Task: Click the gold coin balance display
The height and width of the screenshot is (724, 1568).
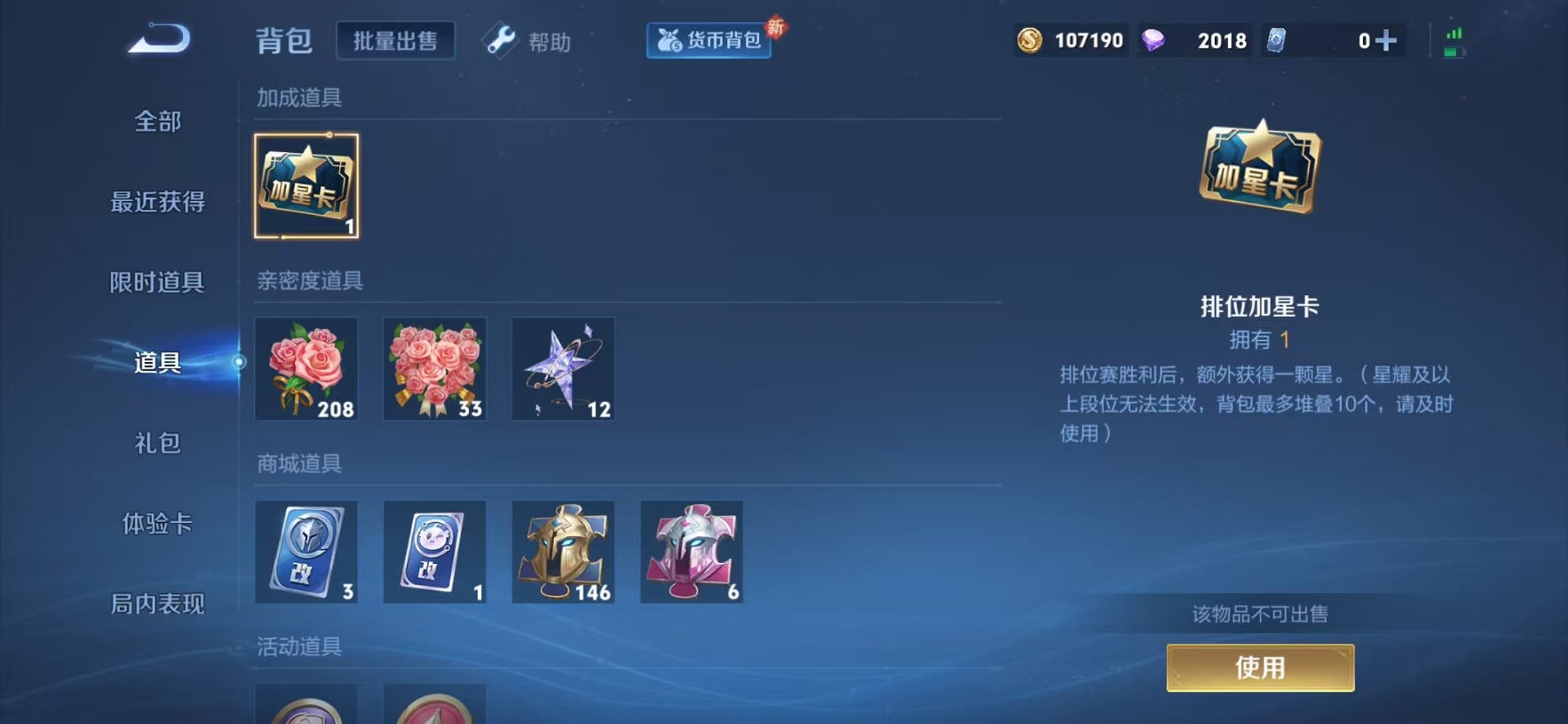Action: click(1071, 39)
